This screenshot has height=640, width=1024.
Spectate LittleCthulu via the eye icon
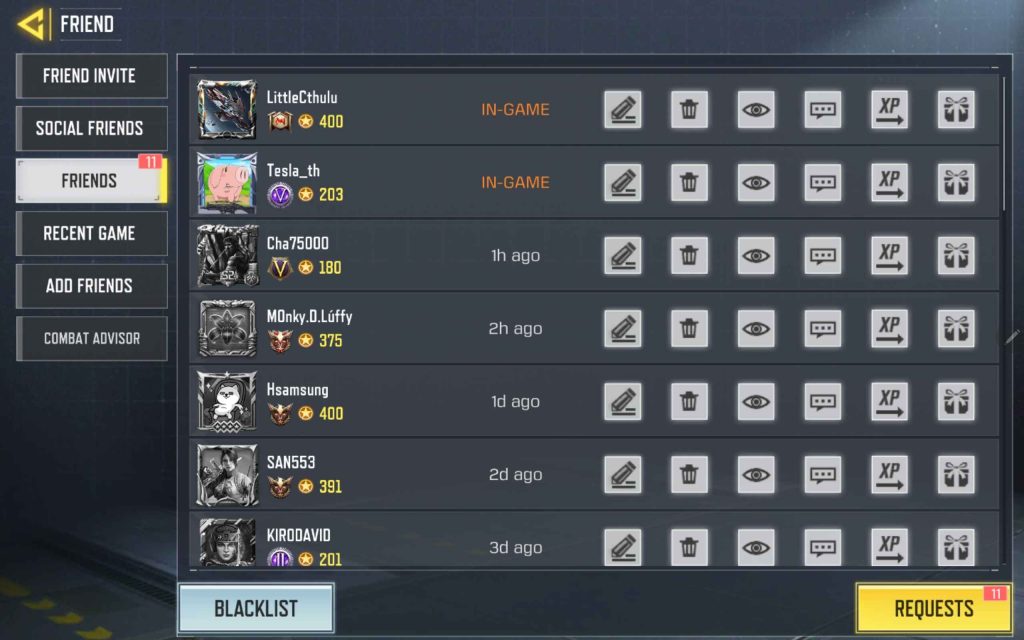(x=756, y=110)
